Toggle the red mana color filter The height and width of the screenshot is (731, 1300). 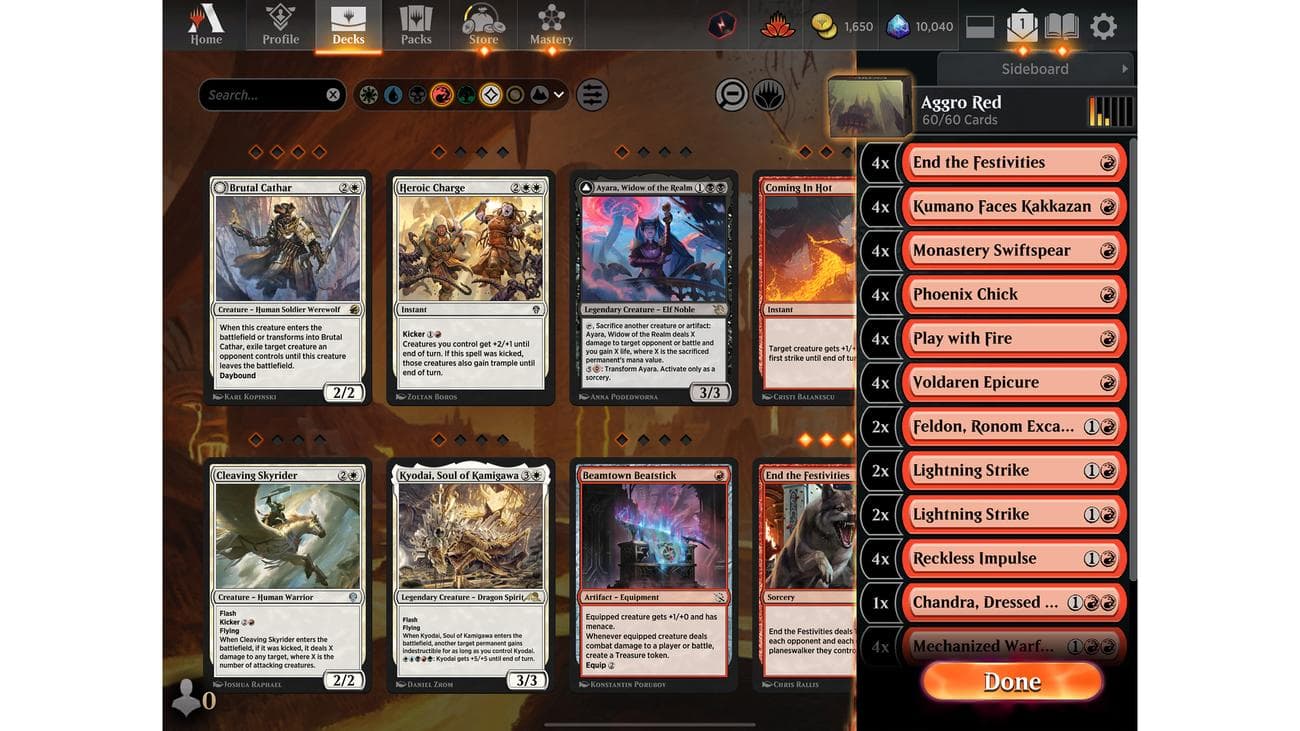442,95
